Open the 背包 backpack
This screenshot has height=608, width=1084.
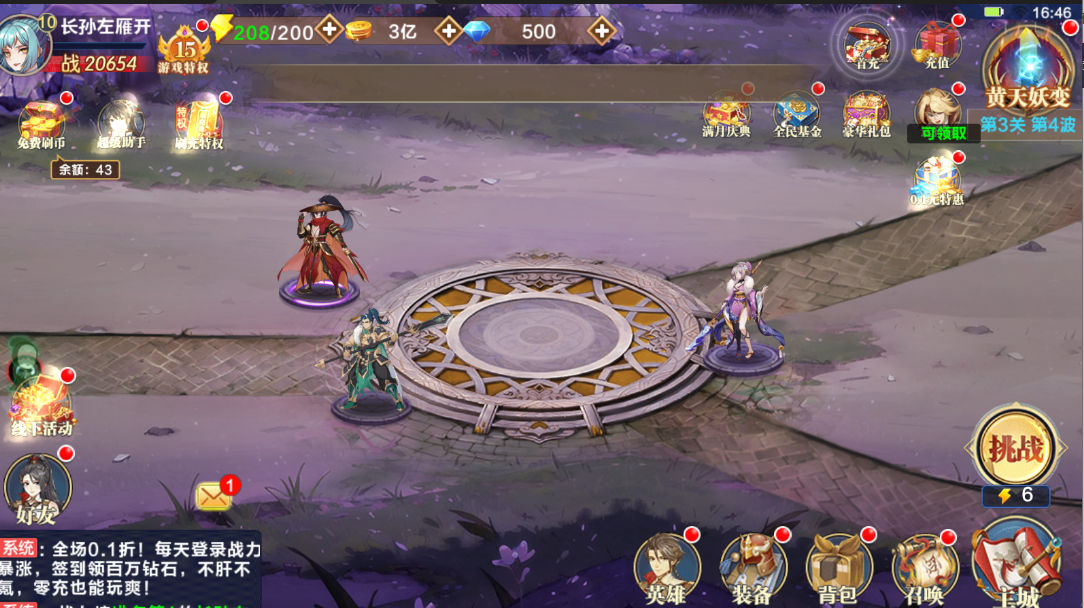click(838, 567)
